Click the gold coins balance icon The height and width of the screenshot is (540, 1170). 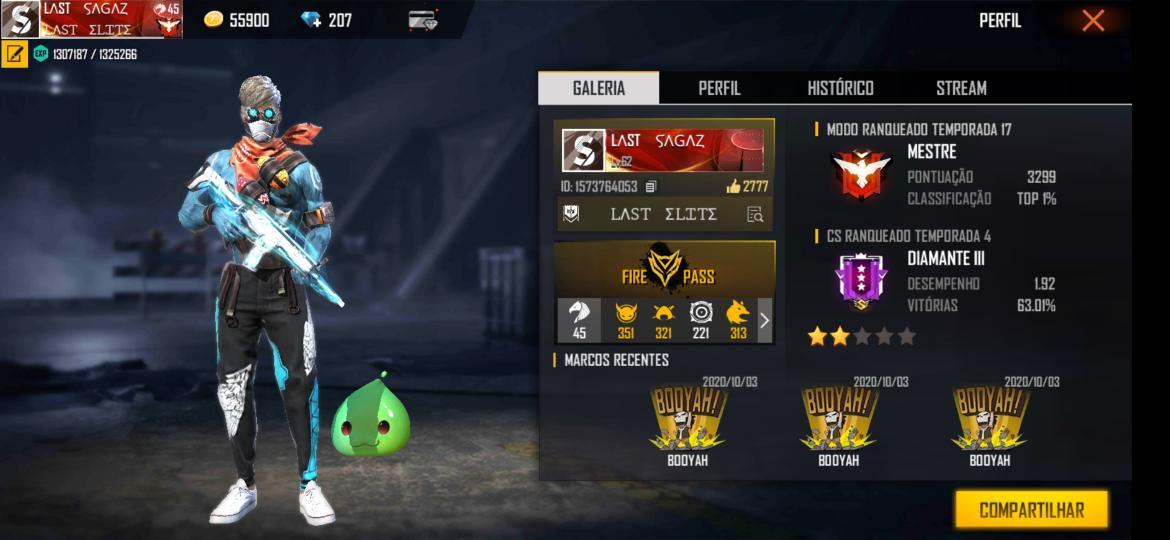tap(213, 20)
